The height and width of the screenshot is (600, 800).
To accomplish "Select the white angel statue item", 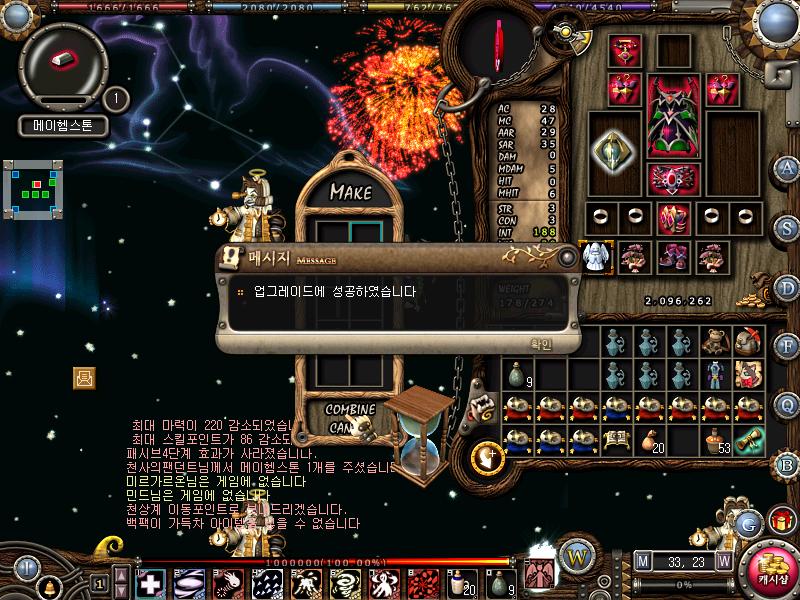I will (597, 255).
